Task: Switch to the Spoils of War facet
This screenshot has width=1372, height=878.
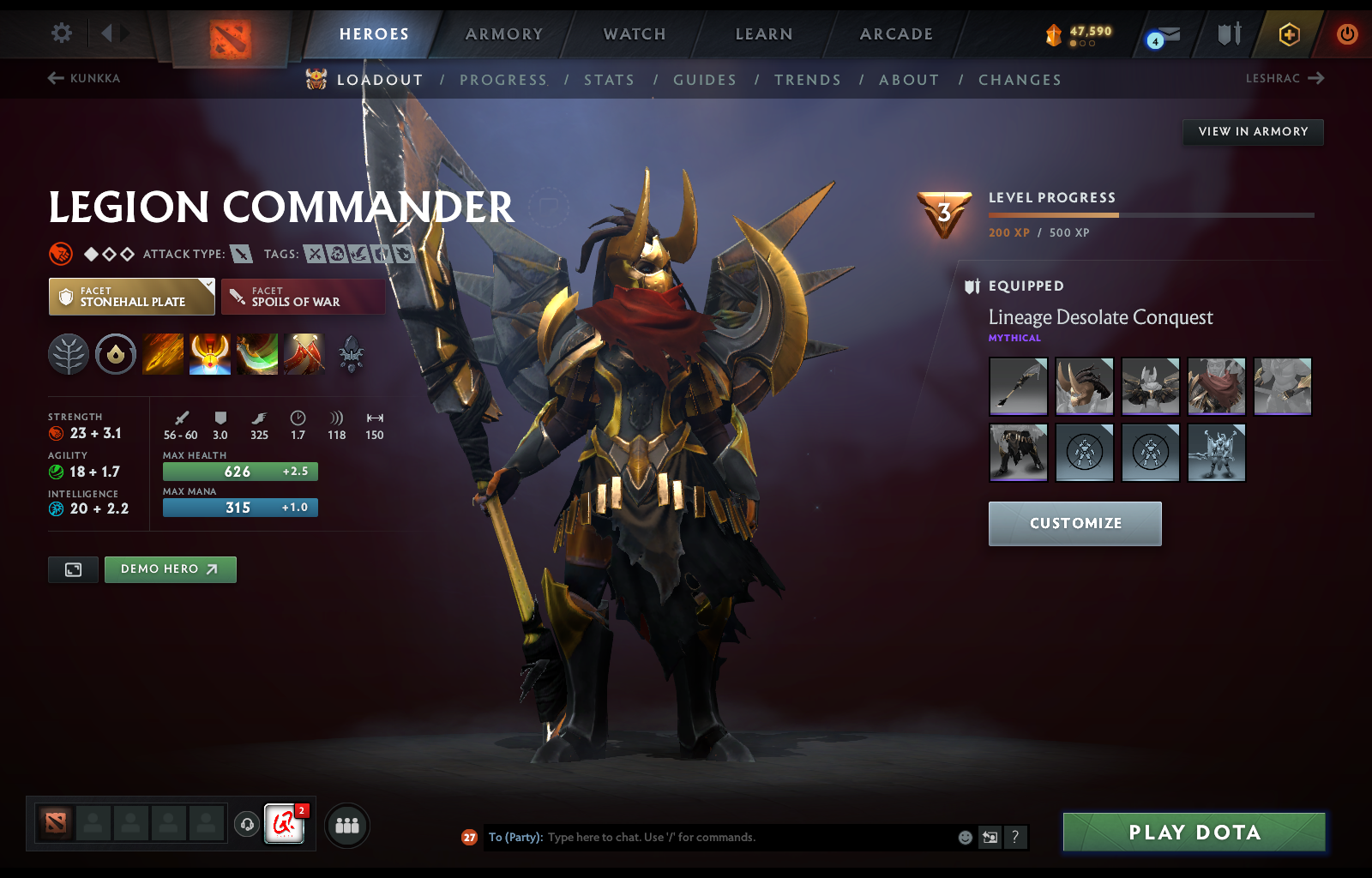Action: click(x=303, y=297)
